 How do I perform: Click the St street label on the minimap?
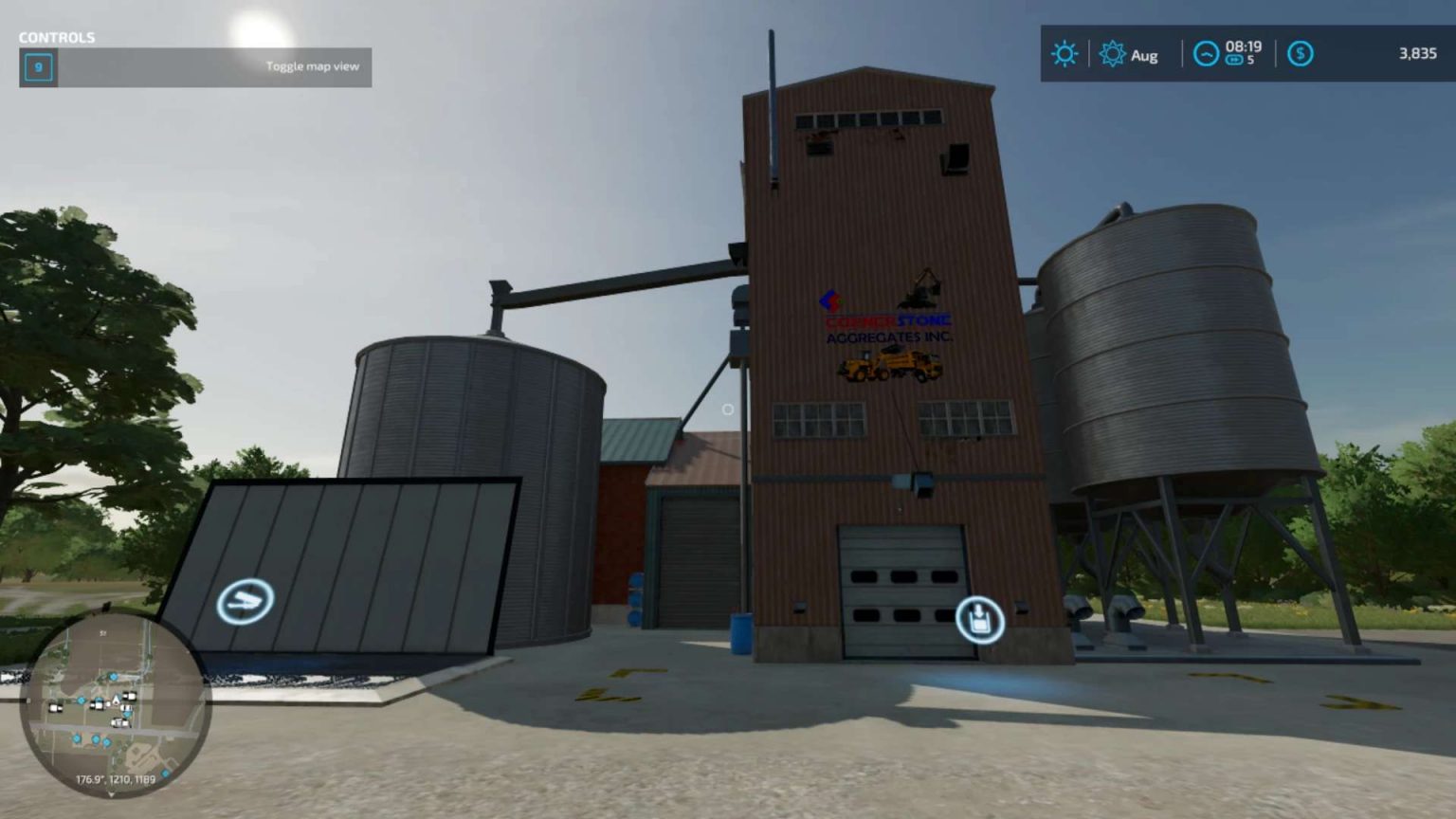click(x=101, y=632)
